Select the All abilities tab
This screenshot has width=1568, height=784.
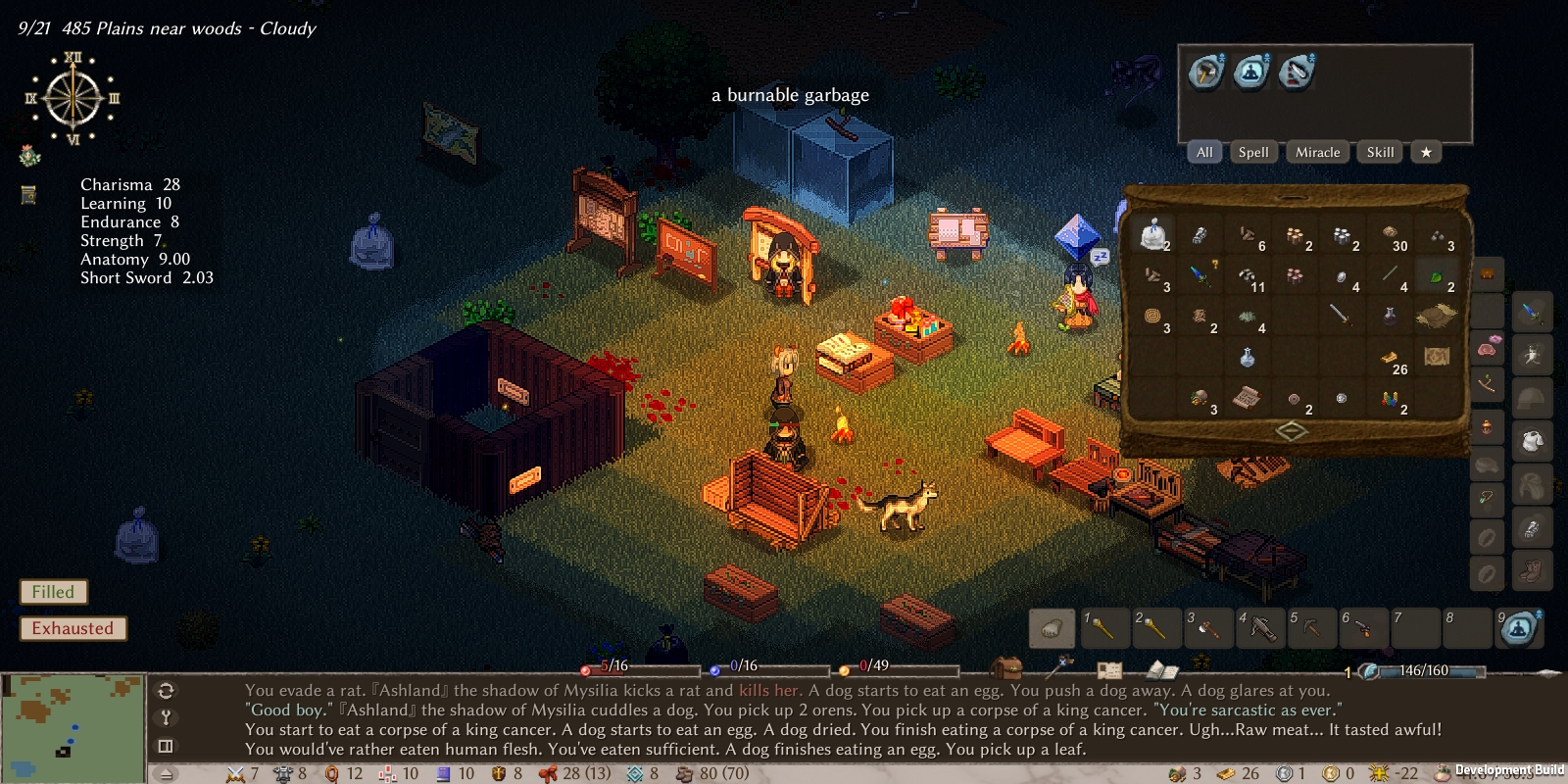[x=1204, y=152]
